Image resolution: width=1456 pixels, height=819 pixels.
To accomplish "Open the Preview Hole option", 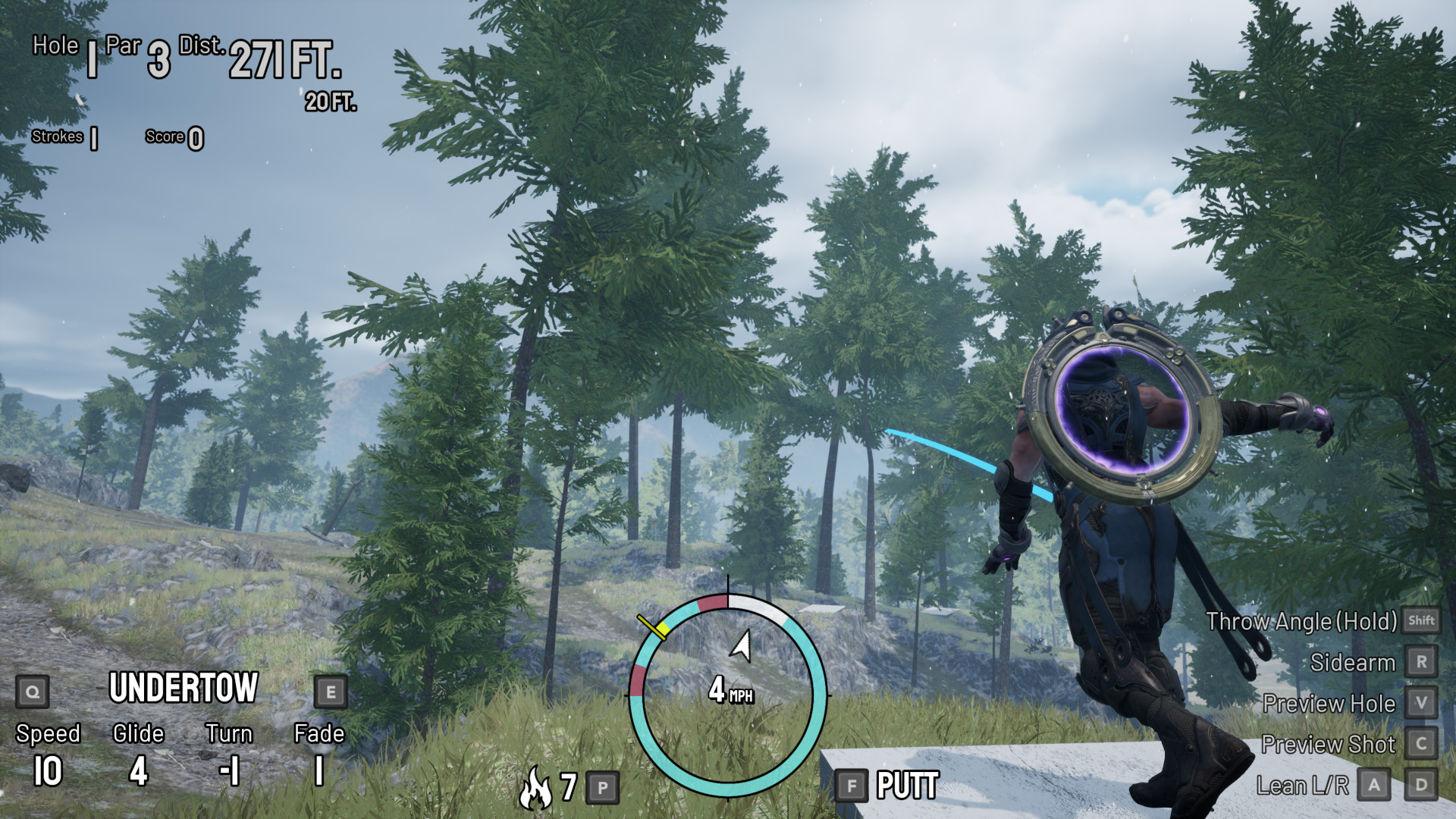I will coord(1329,704).
